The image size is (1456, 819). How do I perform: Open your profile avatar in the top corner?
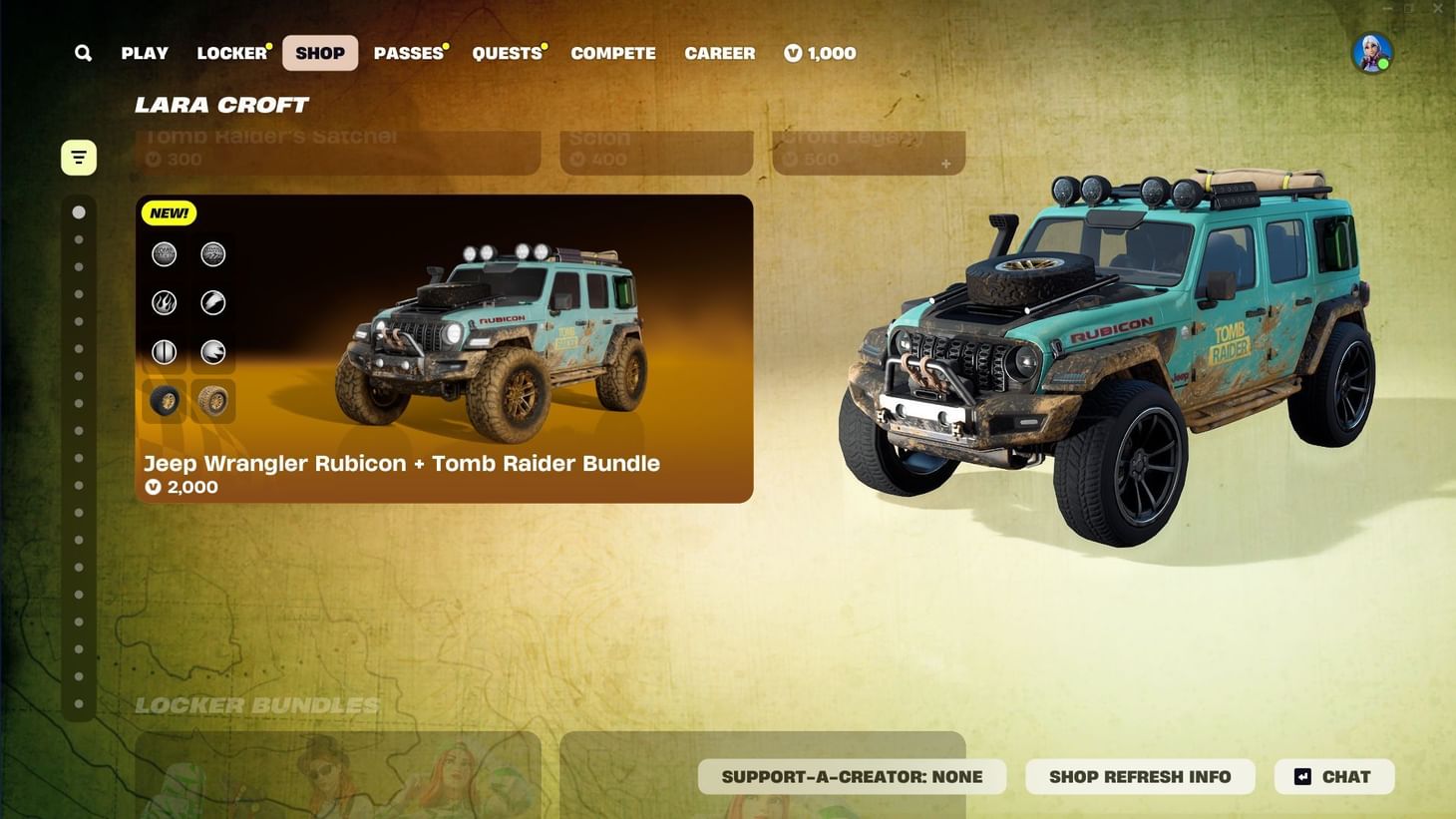tap(1372, 53)
